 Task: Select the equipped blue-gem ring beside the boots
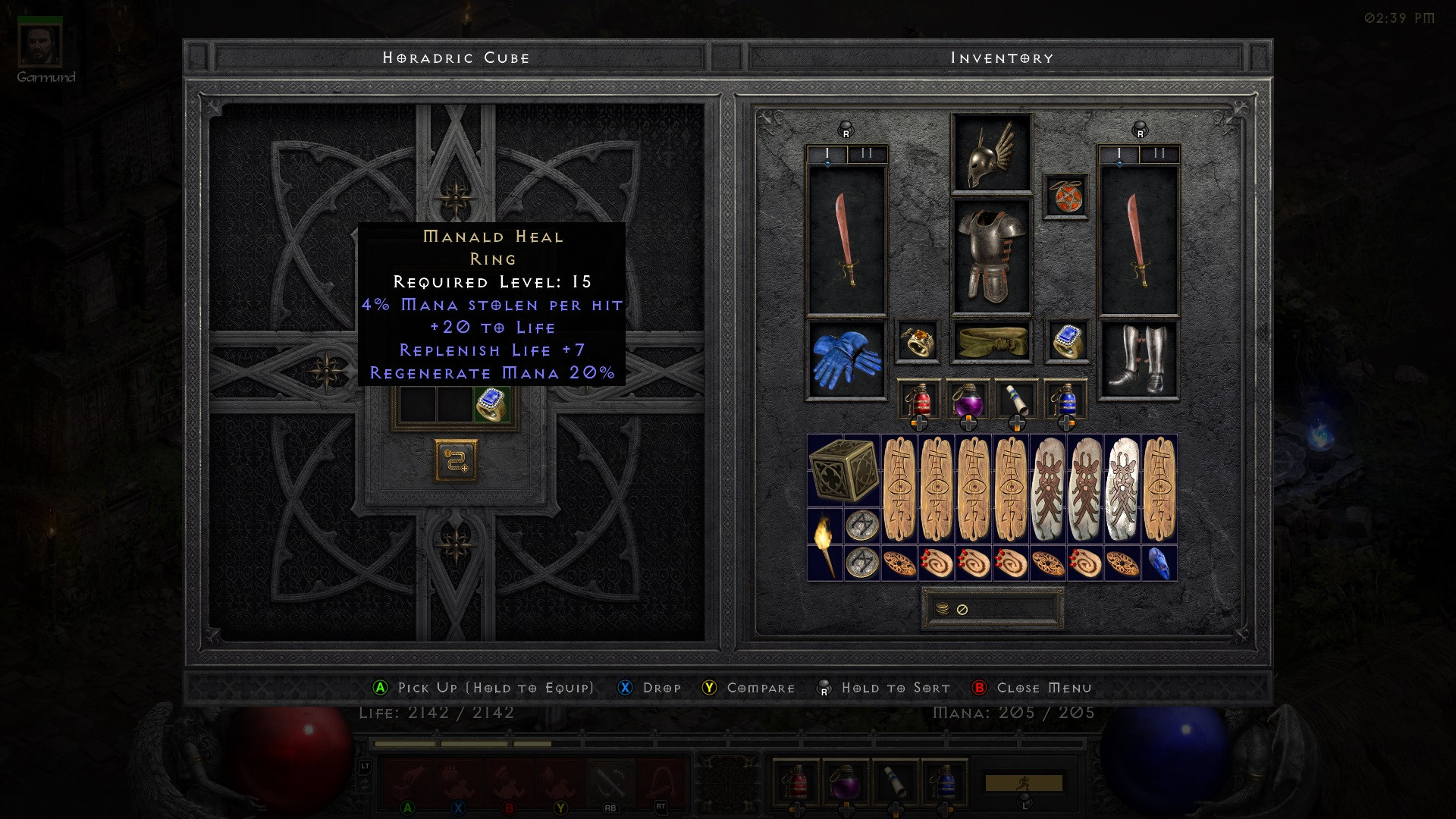[x=1065, y=342]
